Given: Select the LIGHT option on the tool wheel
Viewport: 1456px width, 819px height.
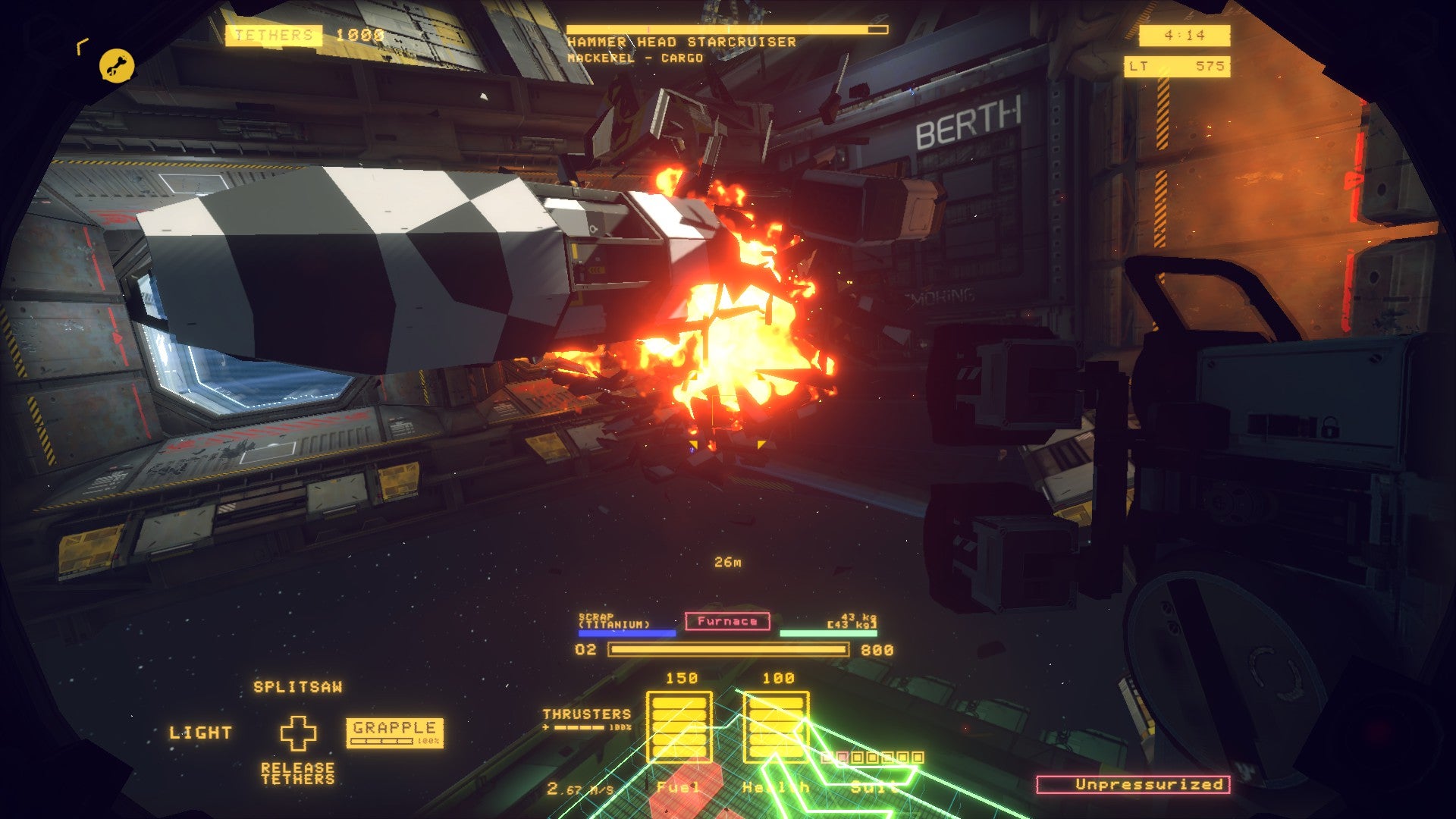Looking at the screenshot, I should [x=202, y=733].
